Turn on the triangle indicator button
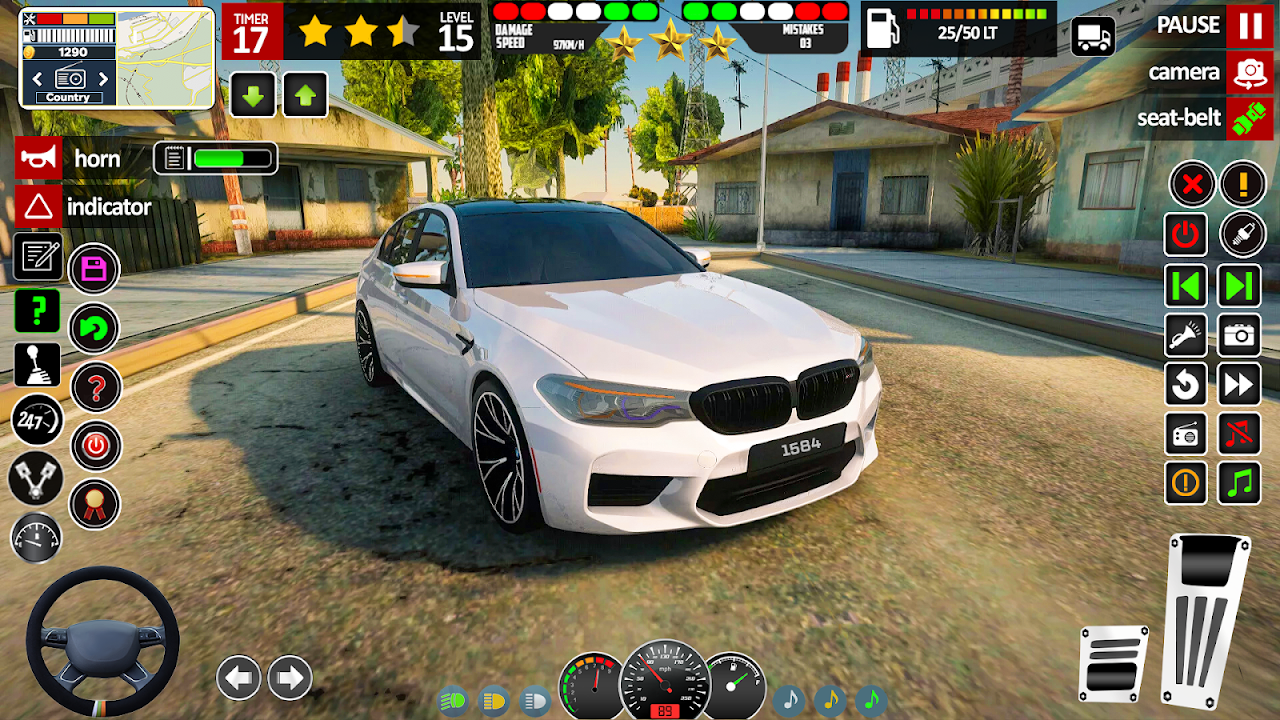This screenshot has height=720, width=1280. point(38,207)
